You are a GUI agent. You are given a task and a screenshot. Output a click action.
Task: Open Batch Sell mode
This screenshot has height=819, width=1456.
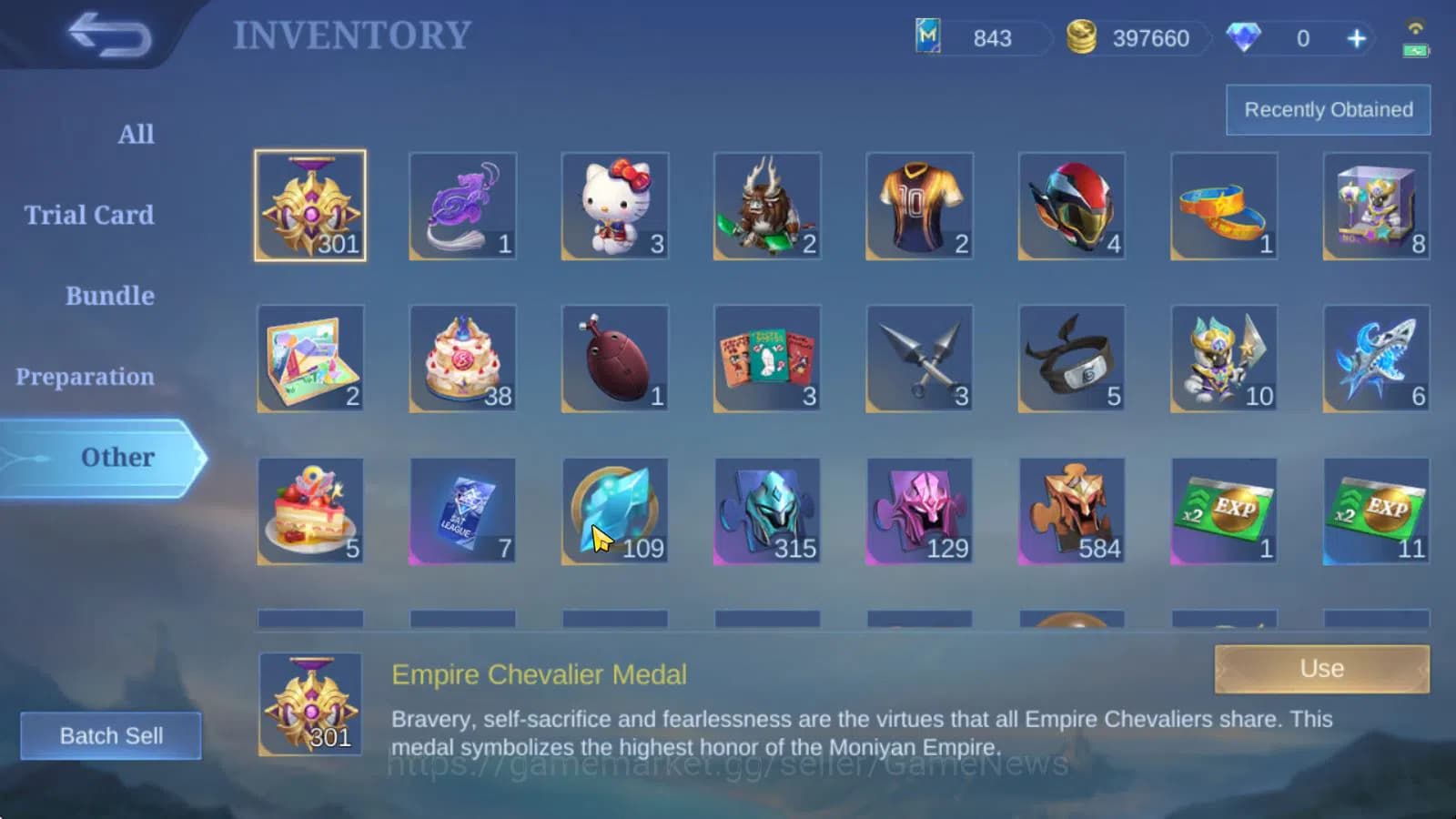111,735
